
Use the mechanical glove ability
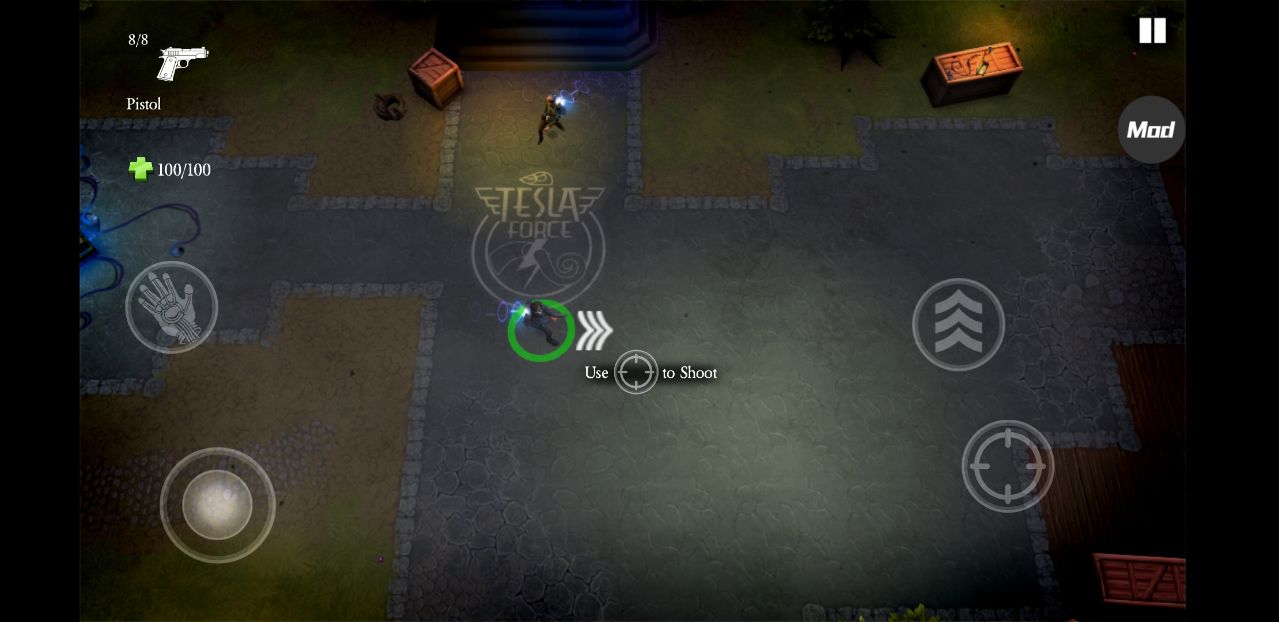pos(171,307)
